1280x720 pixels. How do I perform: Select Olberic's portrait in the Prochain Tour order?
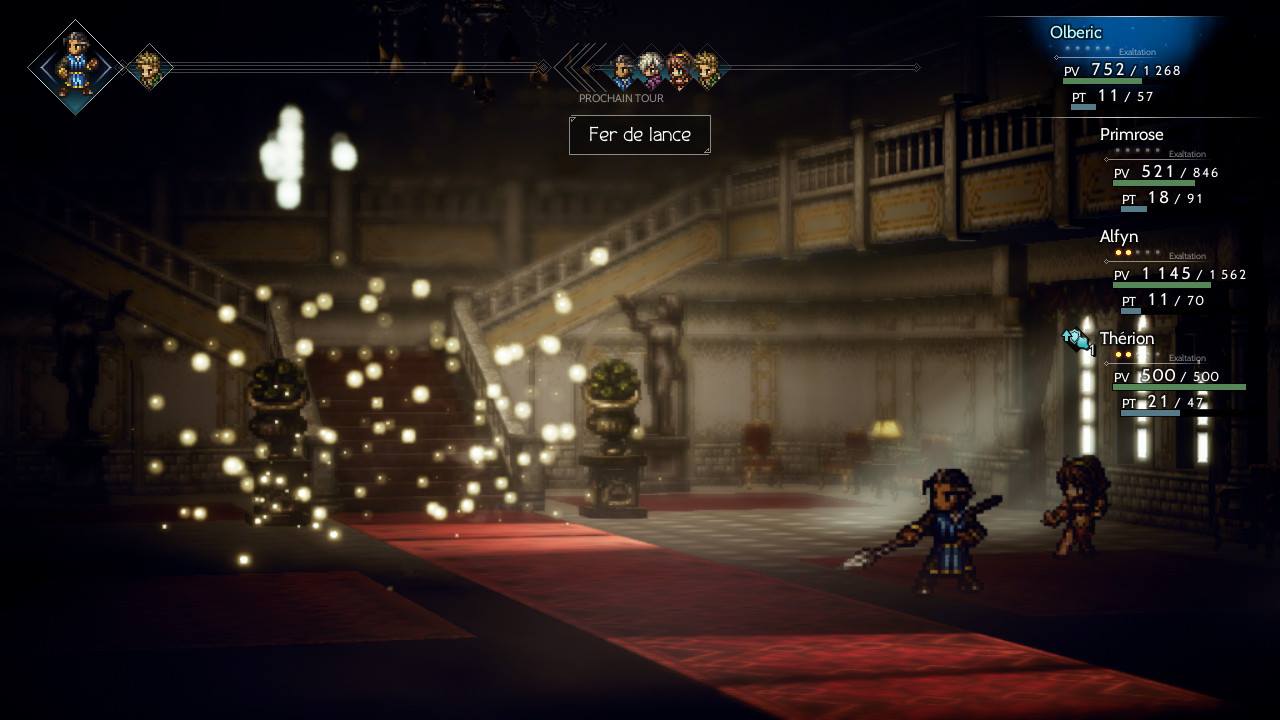point(622,68)
